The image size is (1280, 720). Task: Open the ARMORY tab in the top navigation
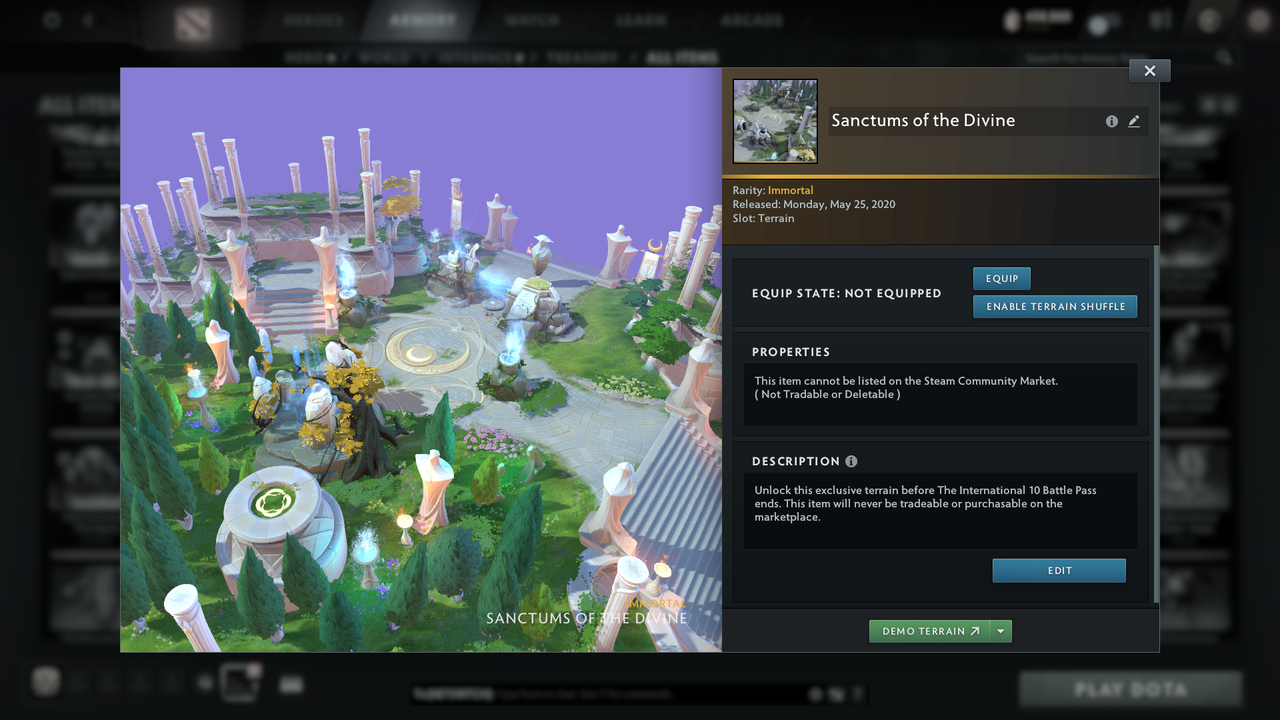point(423,19)
